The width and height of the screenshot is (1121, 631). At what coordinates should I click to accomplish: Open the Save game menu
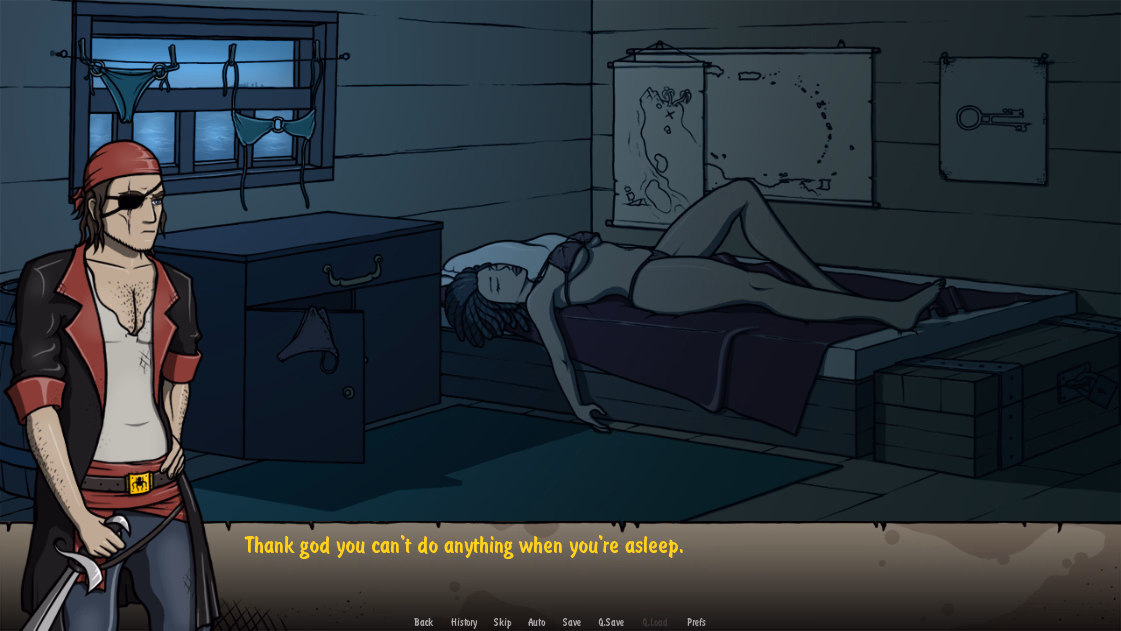[571, 622]
